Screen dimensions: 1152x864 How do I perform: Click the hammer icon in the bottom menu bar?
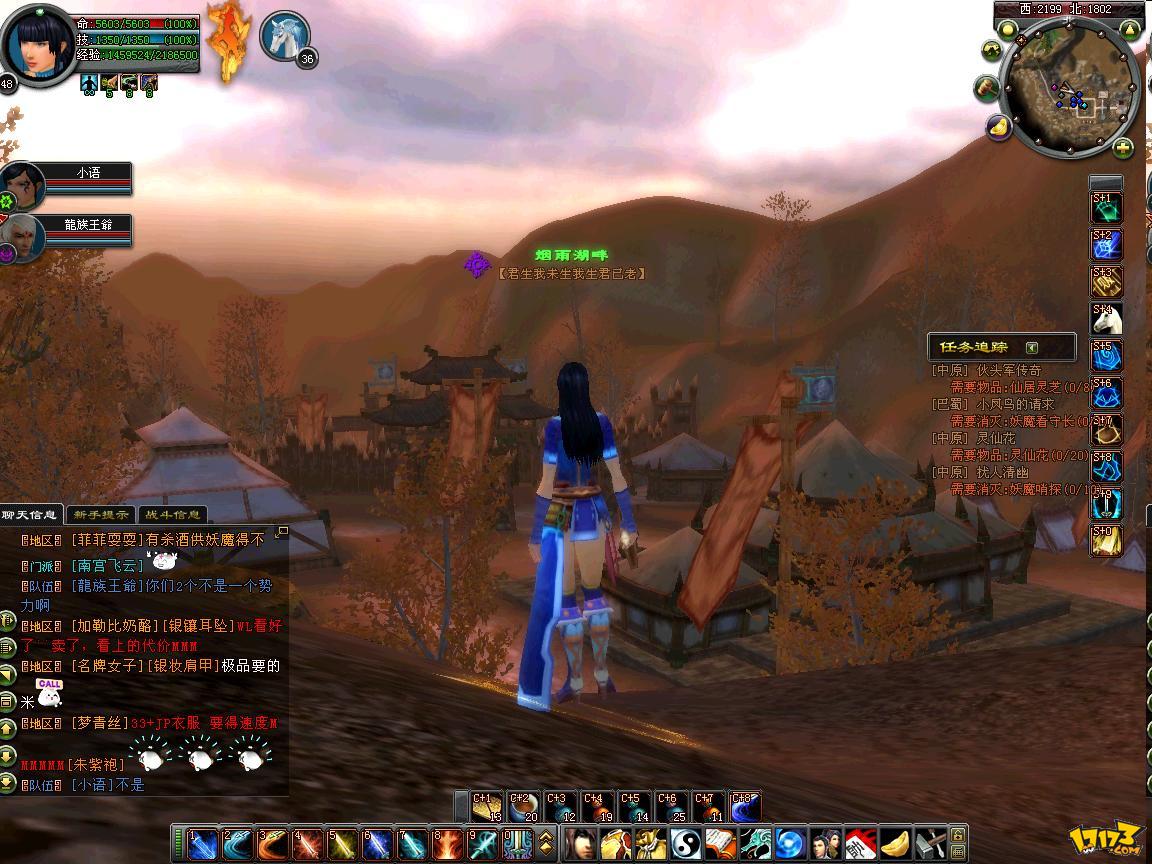[929, 844]
